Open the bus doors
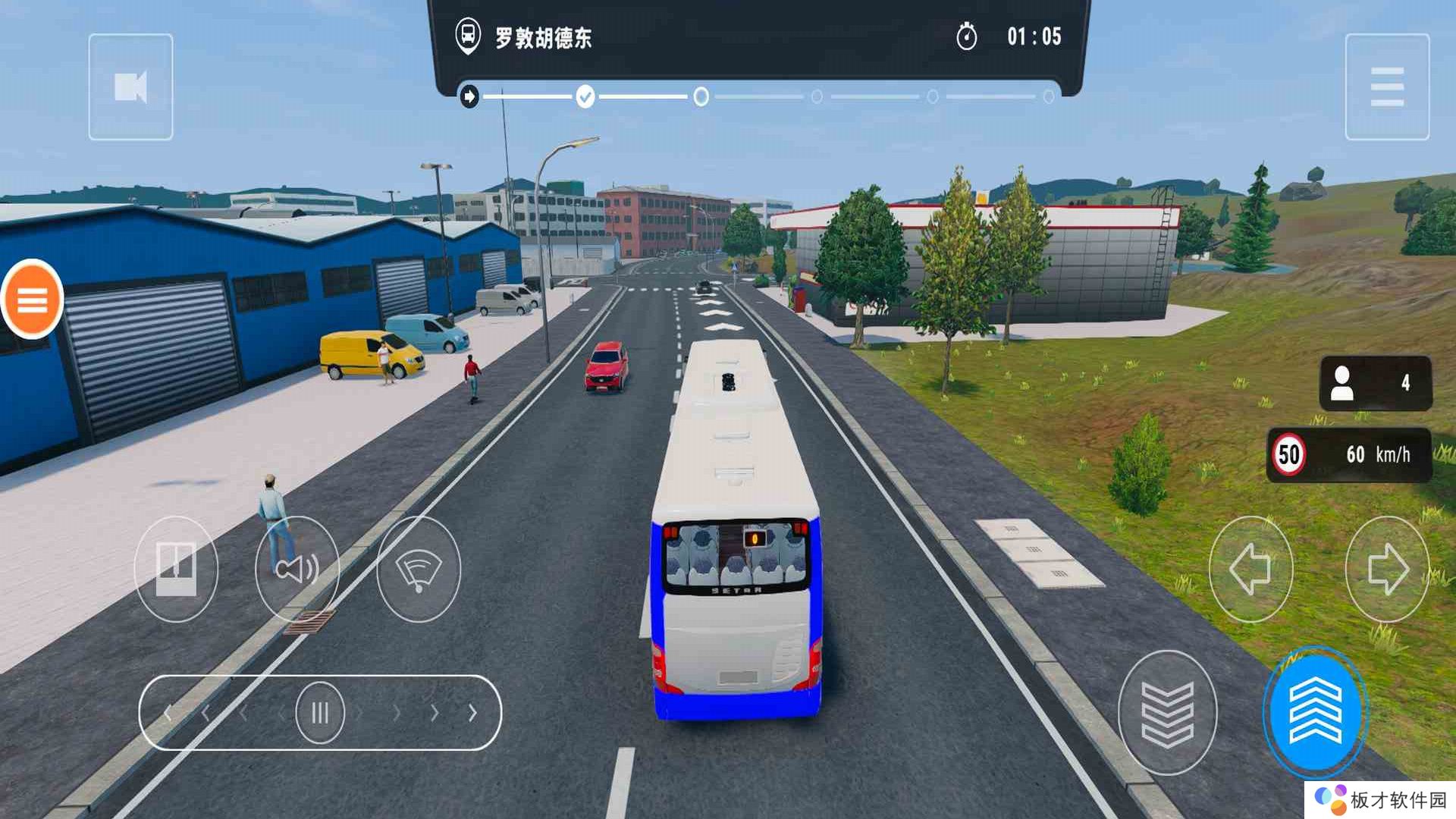Image resolution: width=1456 pixels, height=819 pixels. pos(176,569)
